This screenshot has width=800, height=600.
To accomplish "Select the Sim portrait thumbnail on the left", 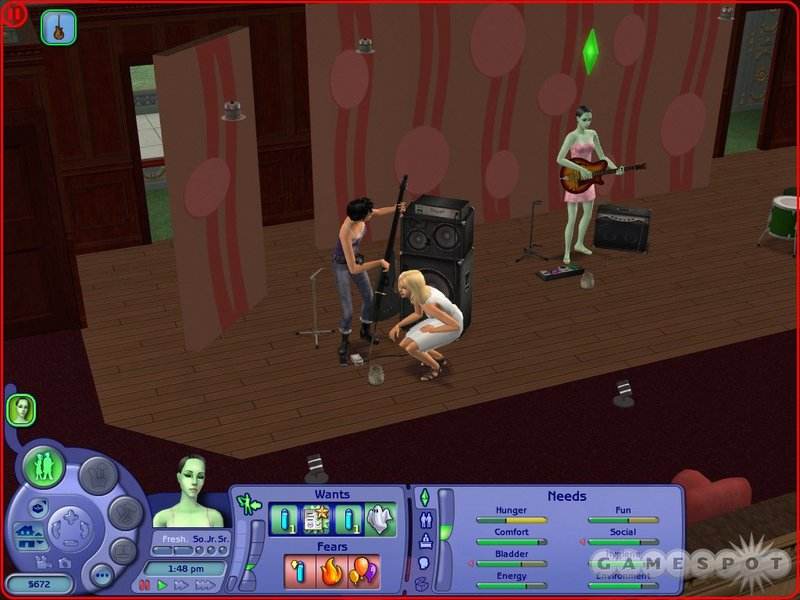I will pyautogui.click(x=21, y=409).
